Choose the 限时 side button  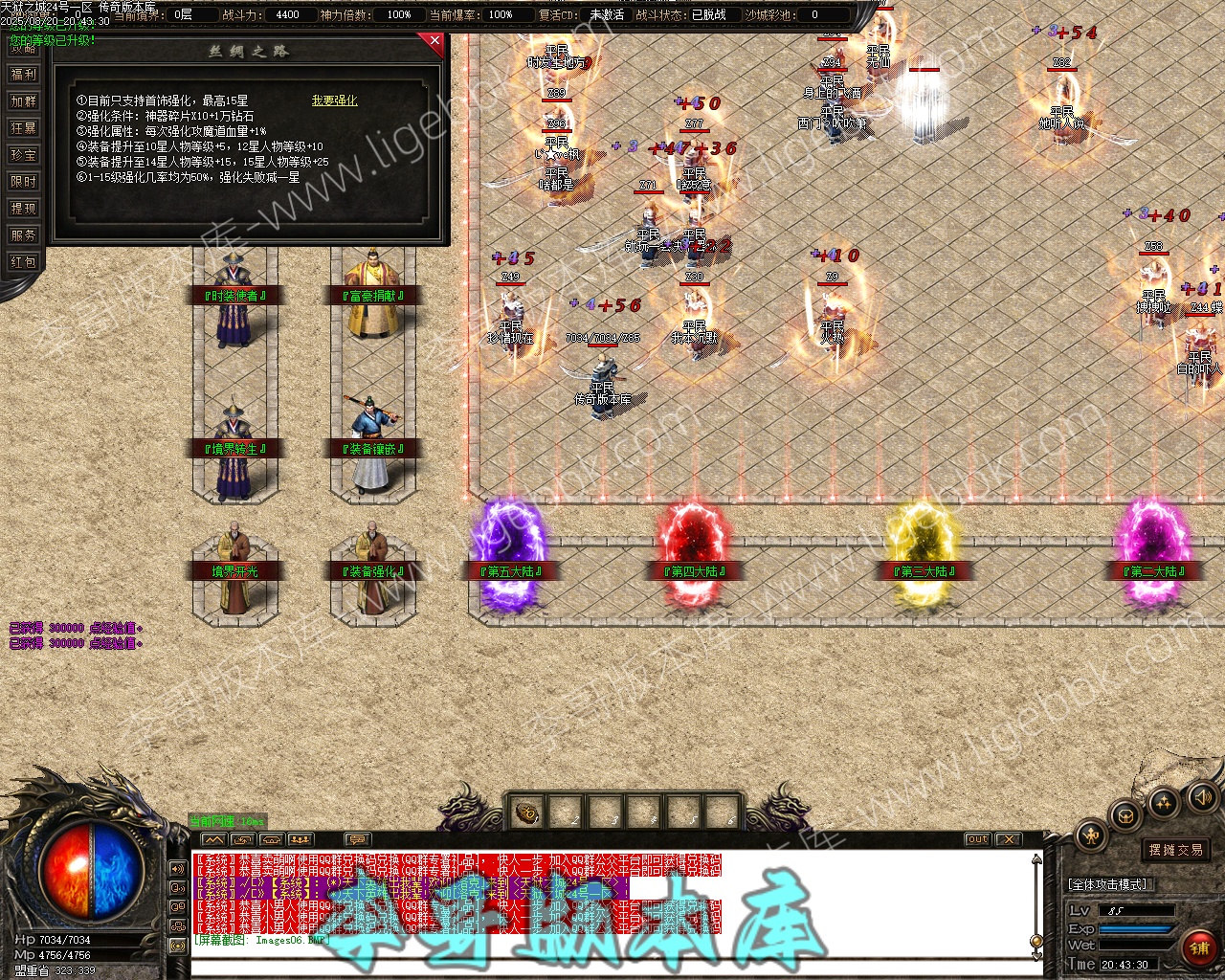click(23, 182)
